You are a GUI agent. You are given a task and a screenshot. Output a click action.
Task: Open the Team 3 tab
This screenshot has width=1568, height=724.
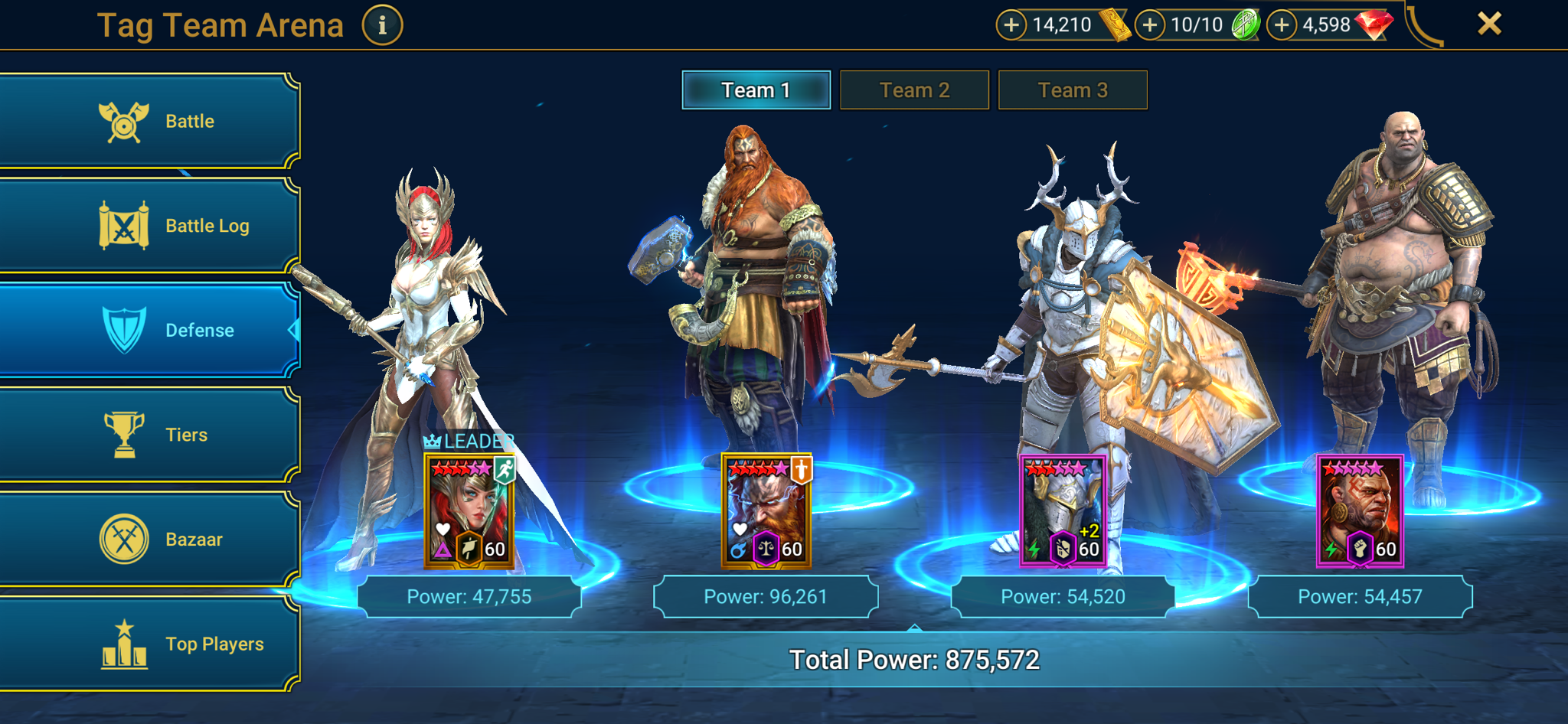click(x=1073, y=90)
